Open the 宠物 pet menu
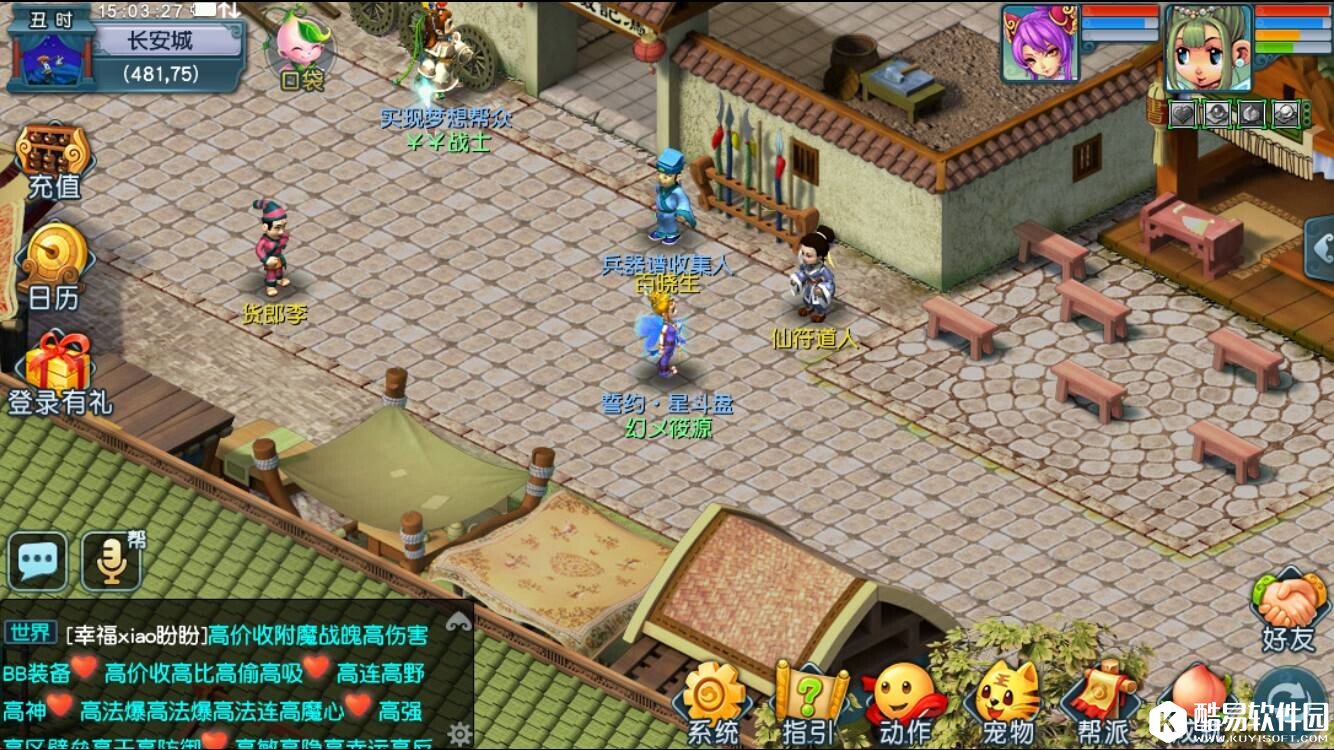 click(x=1007, y=704)
